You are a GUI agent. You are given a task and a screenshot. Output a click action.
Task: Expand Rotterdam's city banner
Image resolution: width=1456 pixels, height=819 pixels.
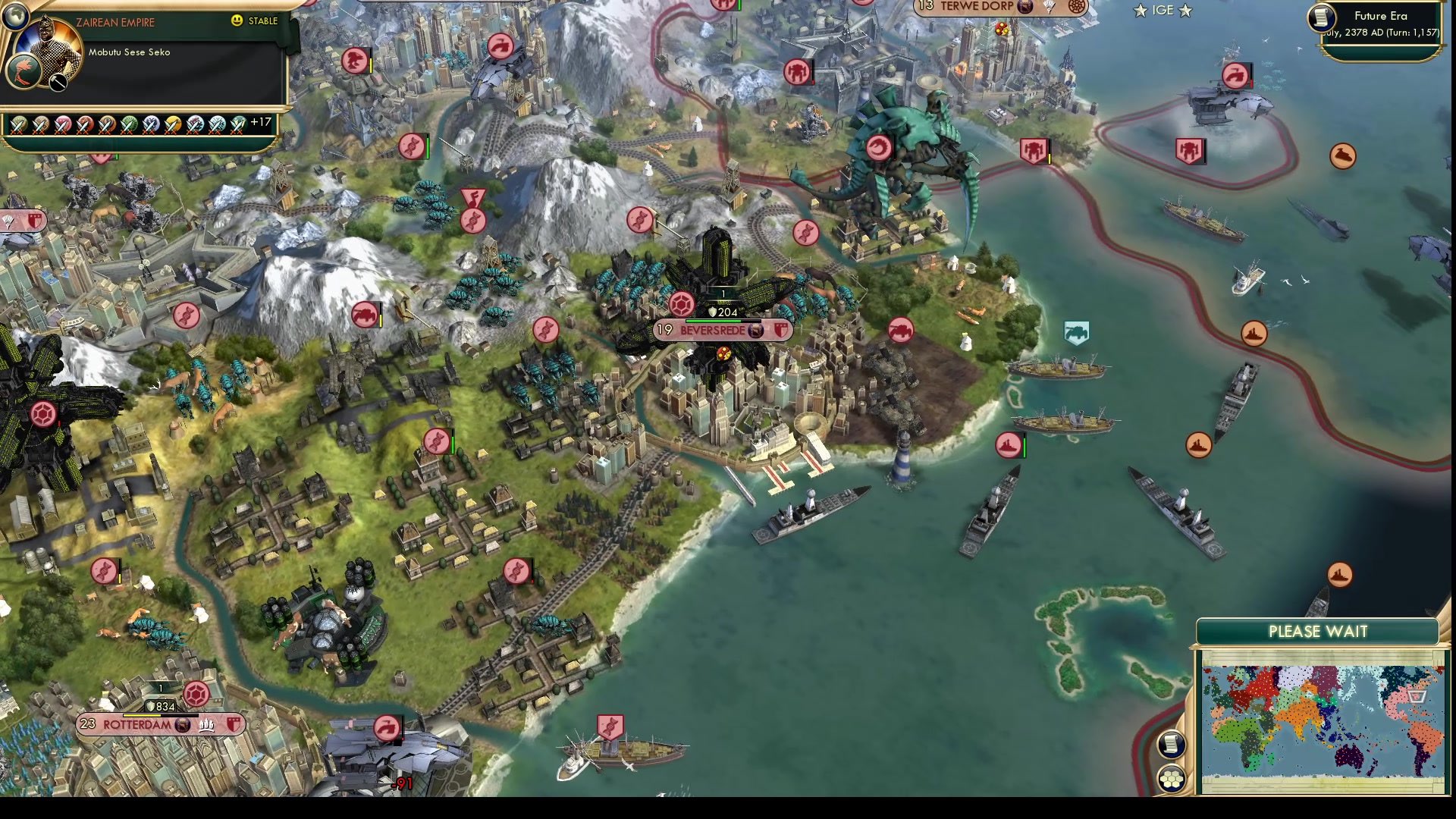pos(136,725)
